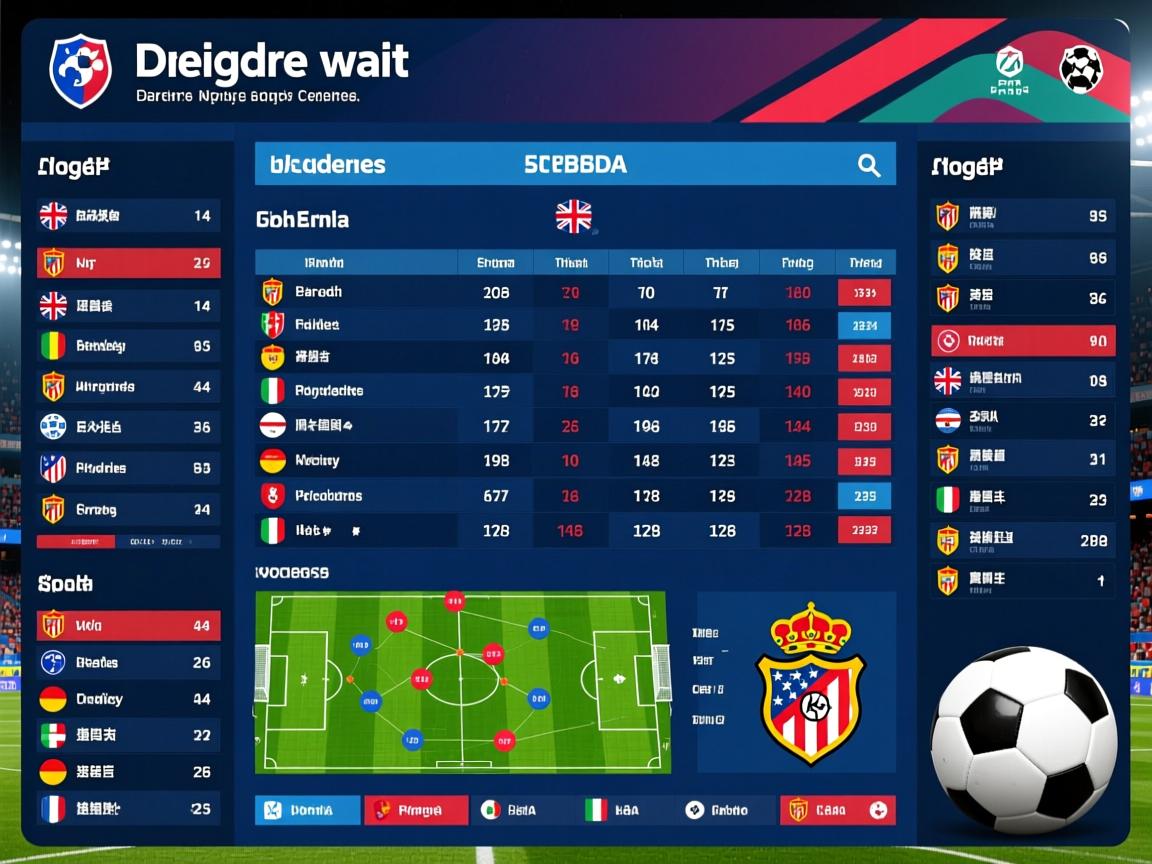
Task: Click the red button in the Baredh row
Action: pyautogui.click(x=864, y=293)
